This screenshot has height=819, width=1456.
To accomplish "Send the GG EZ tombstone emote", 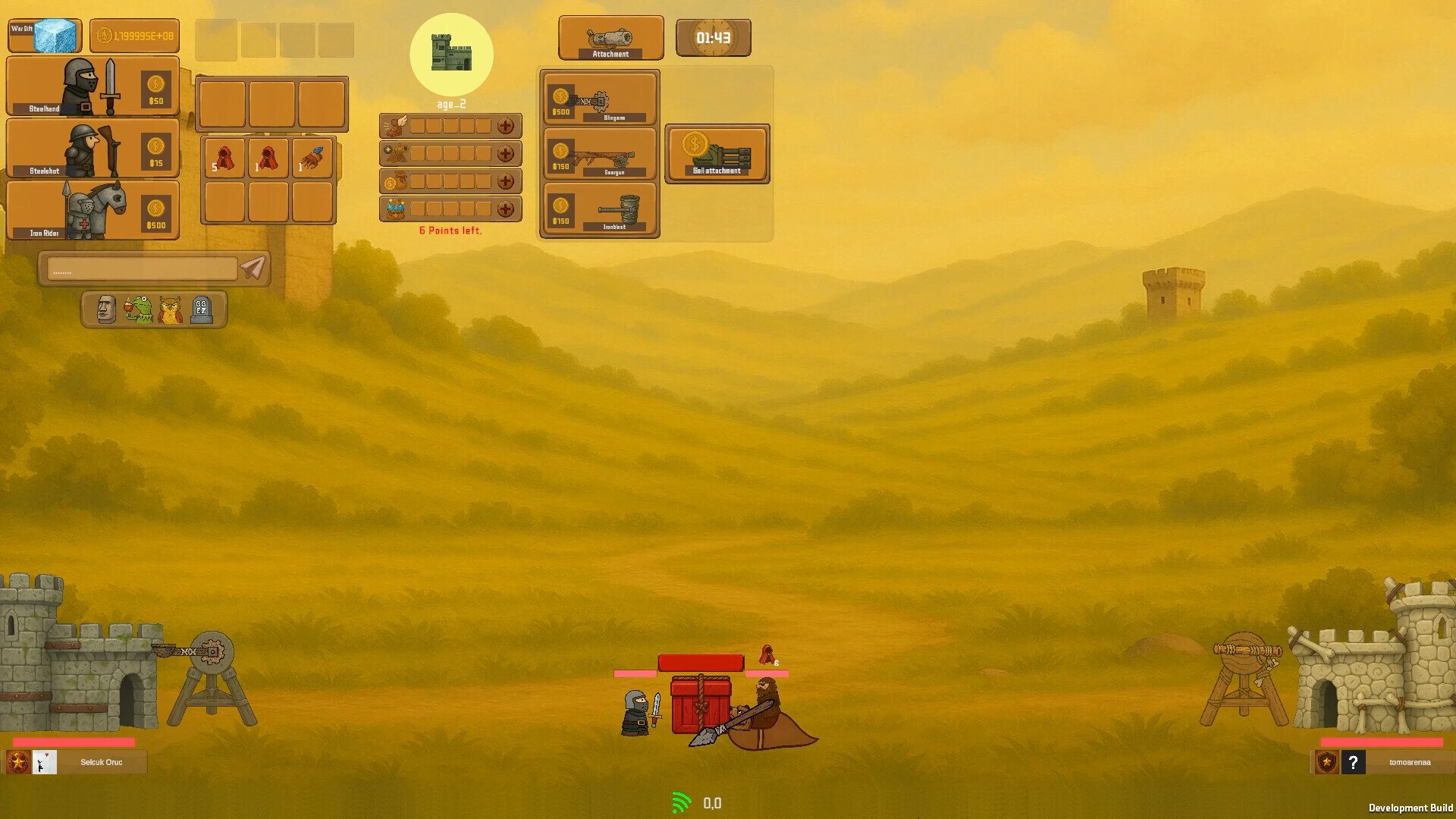I will coord(202,309).
